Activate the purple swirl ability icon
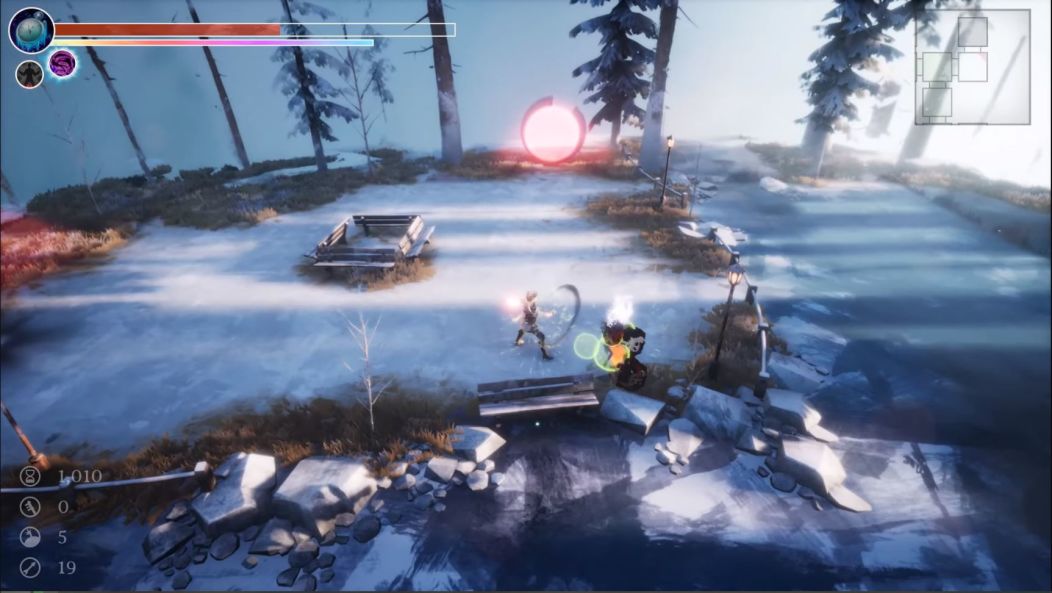 point(62,64)
